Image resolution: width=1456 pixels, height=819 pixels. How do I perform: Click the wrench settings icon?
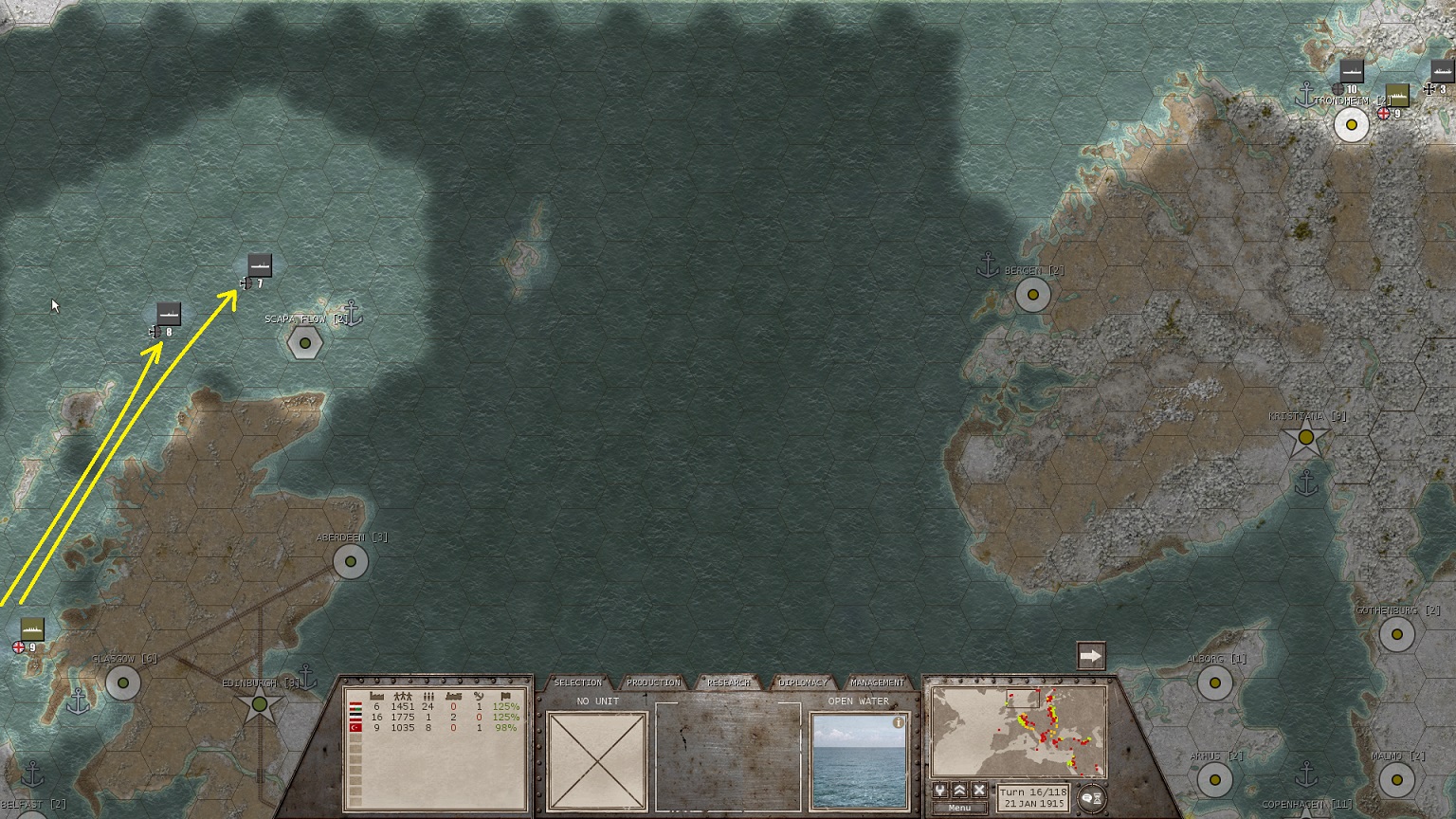pyautogui.click(x=940, y=791)
